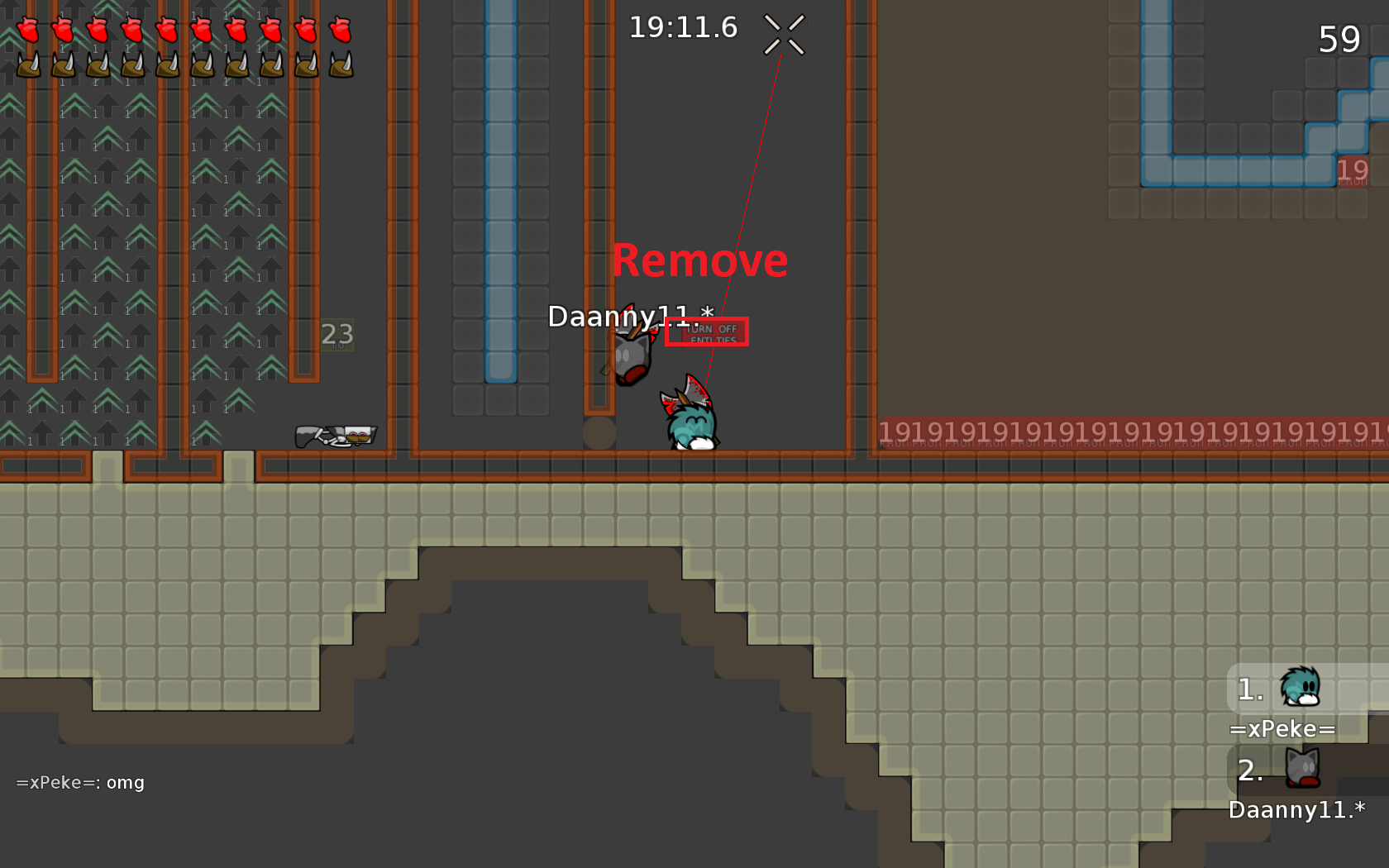Click the vertical blue water strip on the wall
Screen dimensions: 1389x868
pyautogui.click(x=501, y=207)
